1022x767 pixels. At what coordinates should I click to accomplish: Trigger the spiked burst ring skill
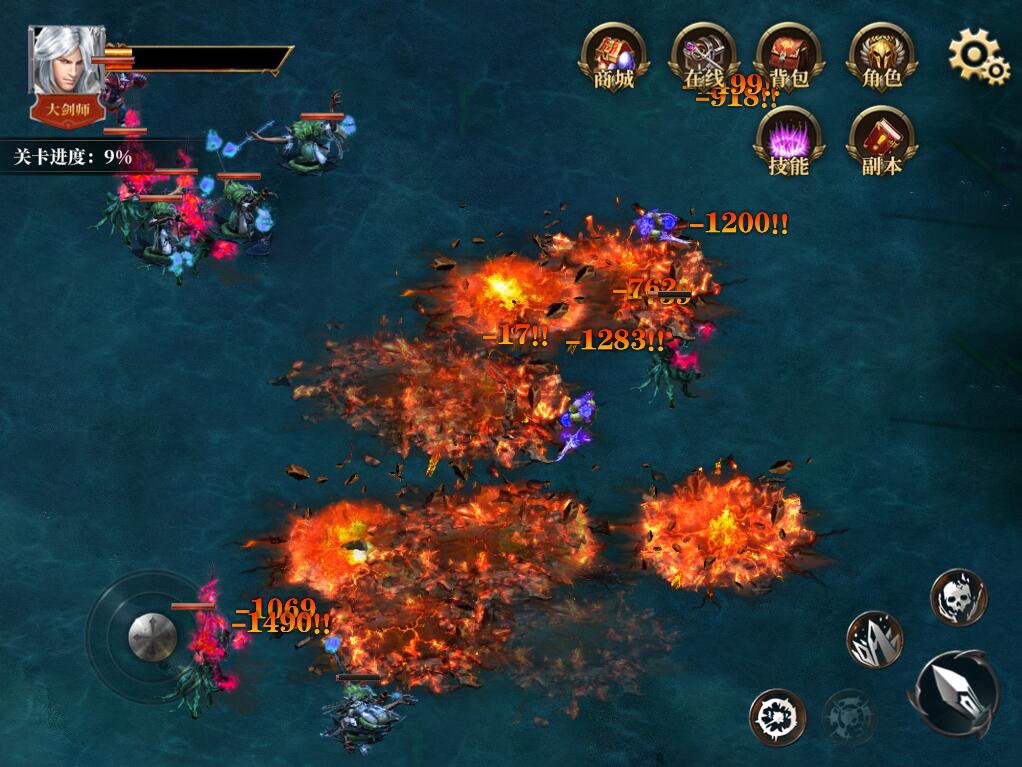pos(777,716)
